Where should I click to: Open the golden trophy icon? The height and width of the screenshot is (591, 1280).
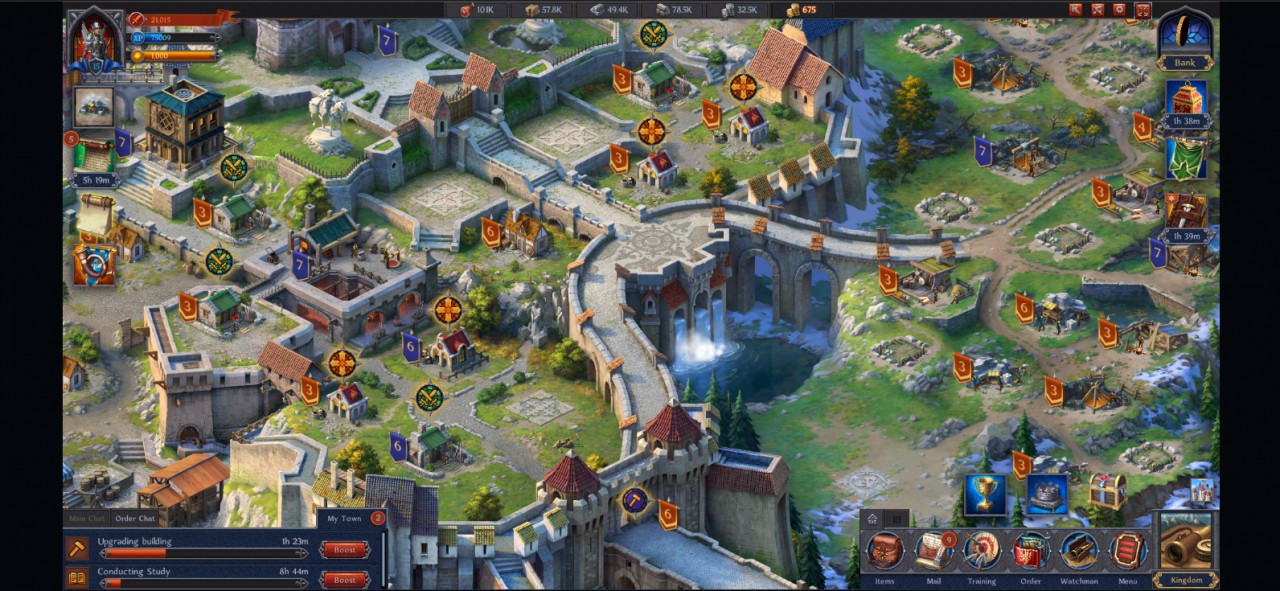(x=985, y=495)
